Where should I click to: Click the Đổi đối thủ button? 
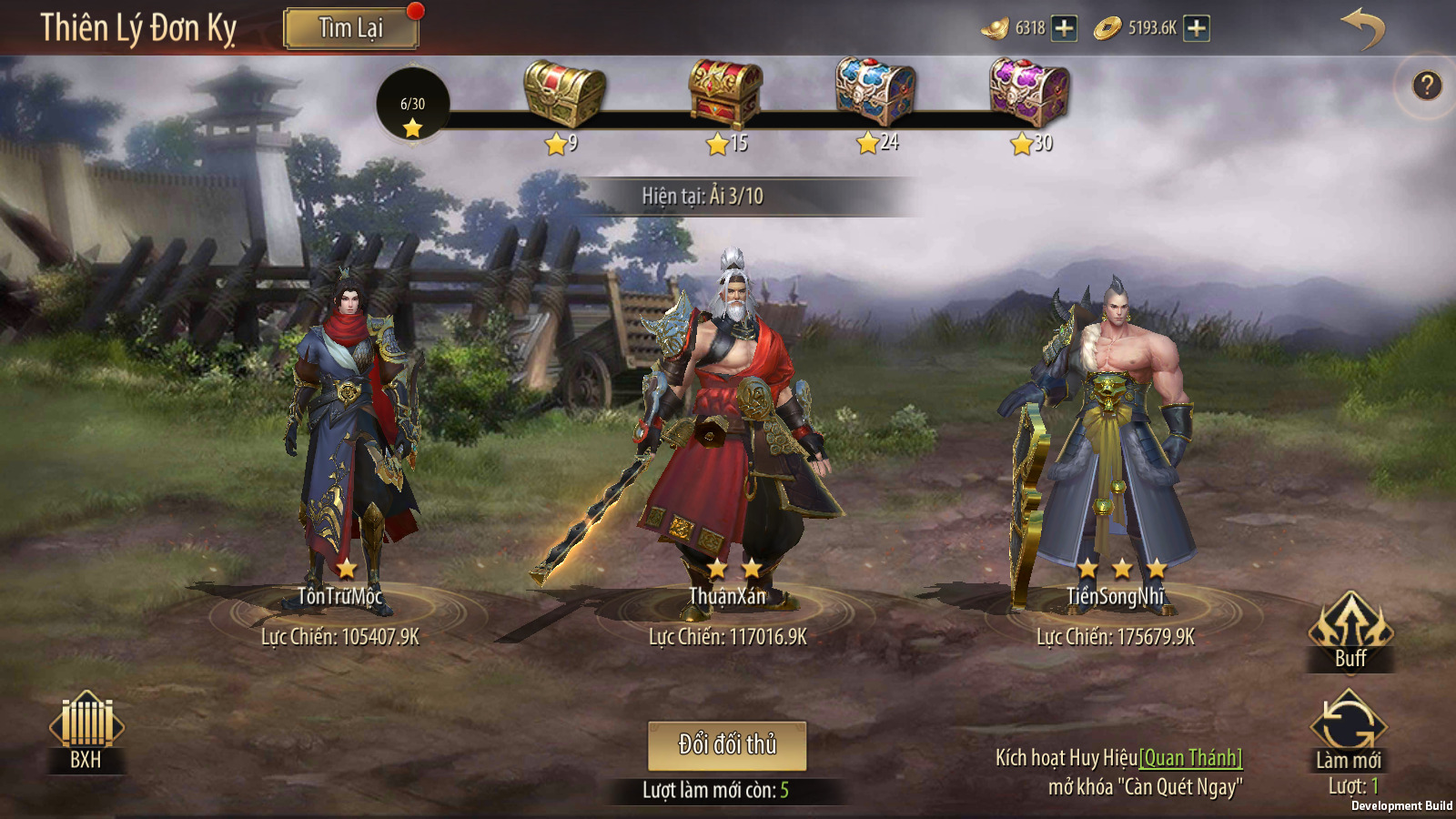(727, 745)
